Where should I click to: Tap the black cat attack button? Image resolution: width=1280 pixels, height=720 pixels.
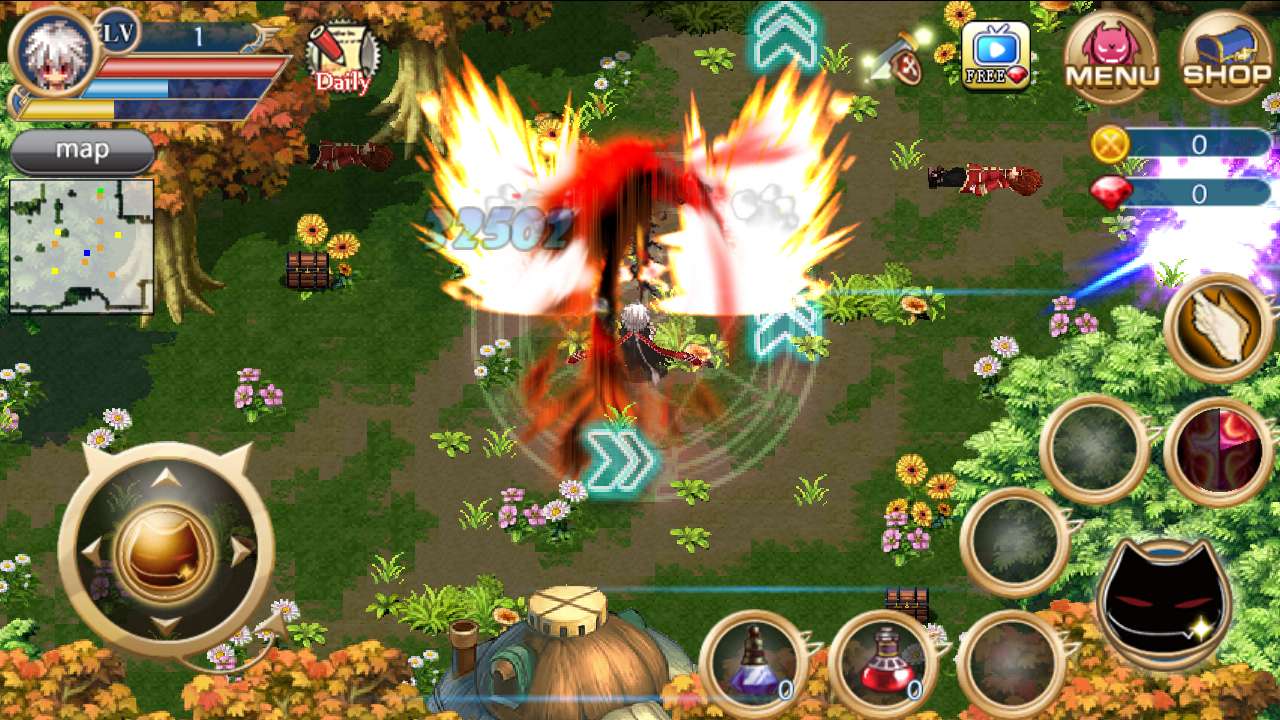(x=1164, y=602)
